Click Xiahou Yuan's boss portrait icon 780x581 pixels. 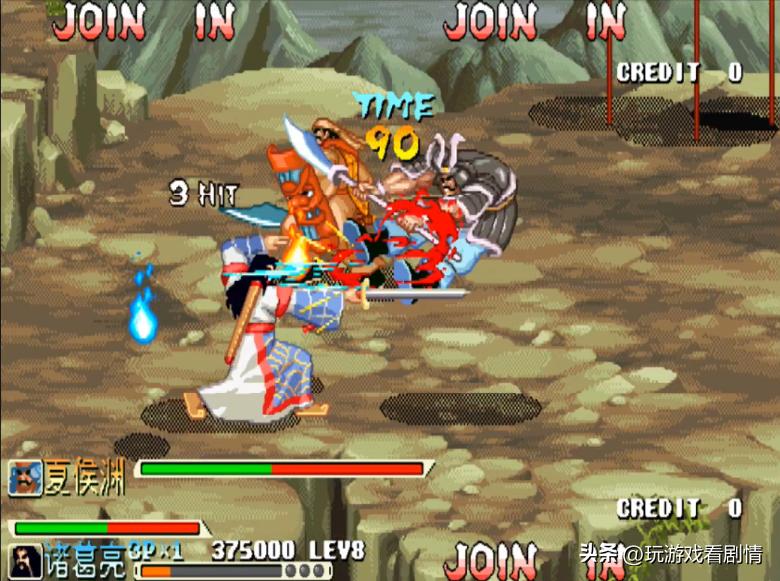click(26, 478)
